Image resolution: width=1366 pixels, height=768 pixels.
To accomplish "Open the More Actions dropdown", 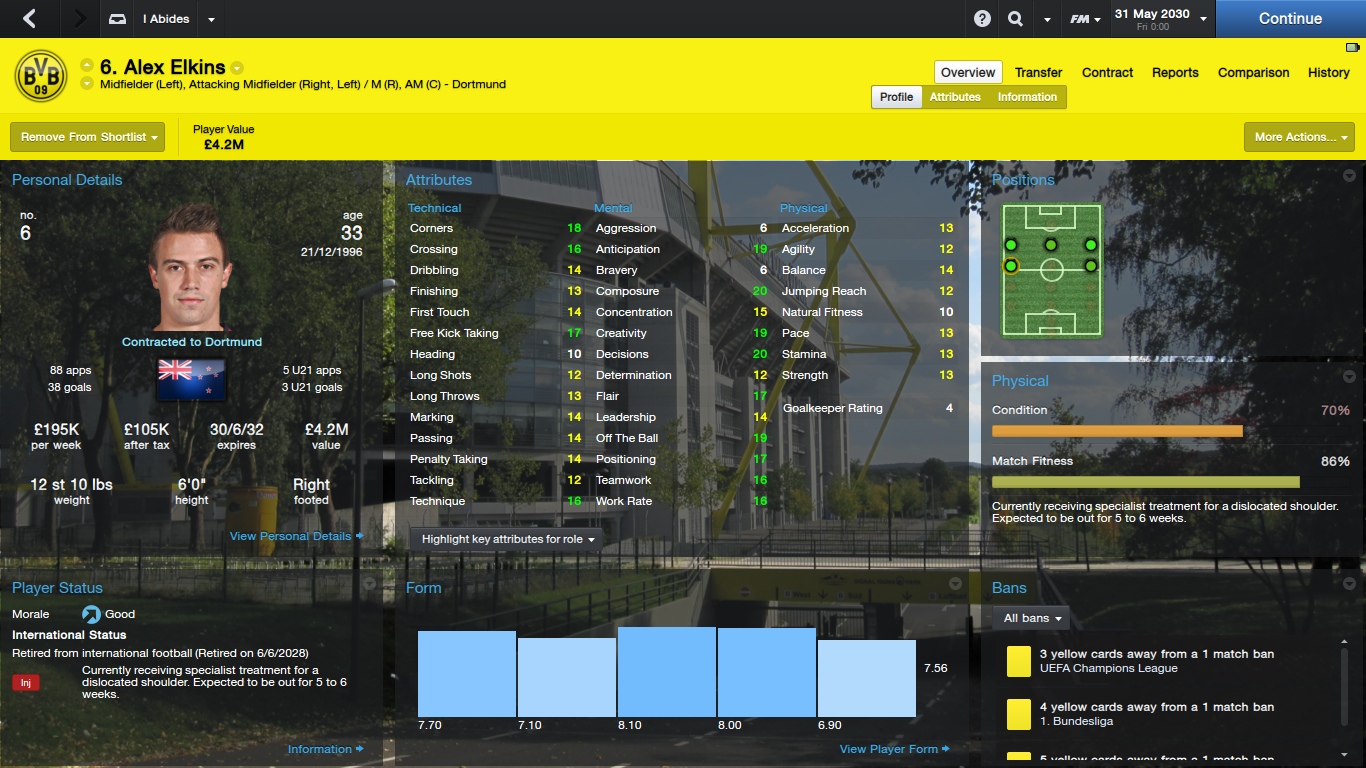I will click(1299, 136).
